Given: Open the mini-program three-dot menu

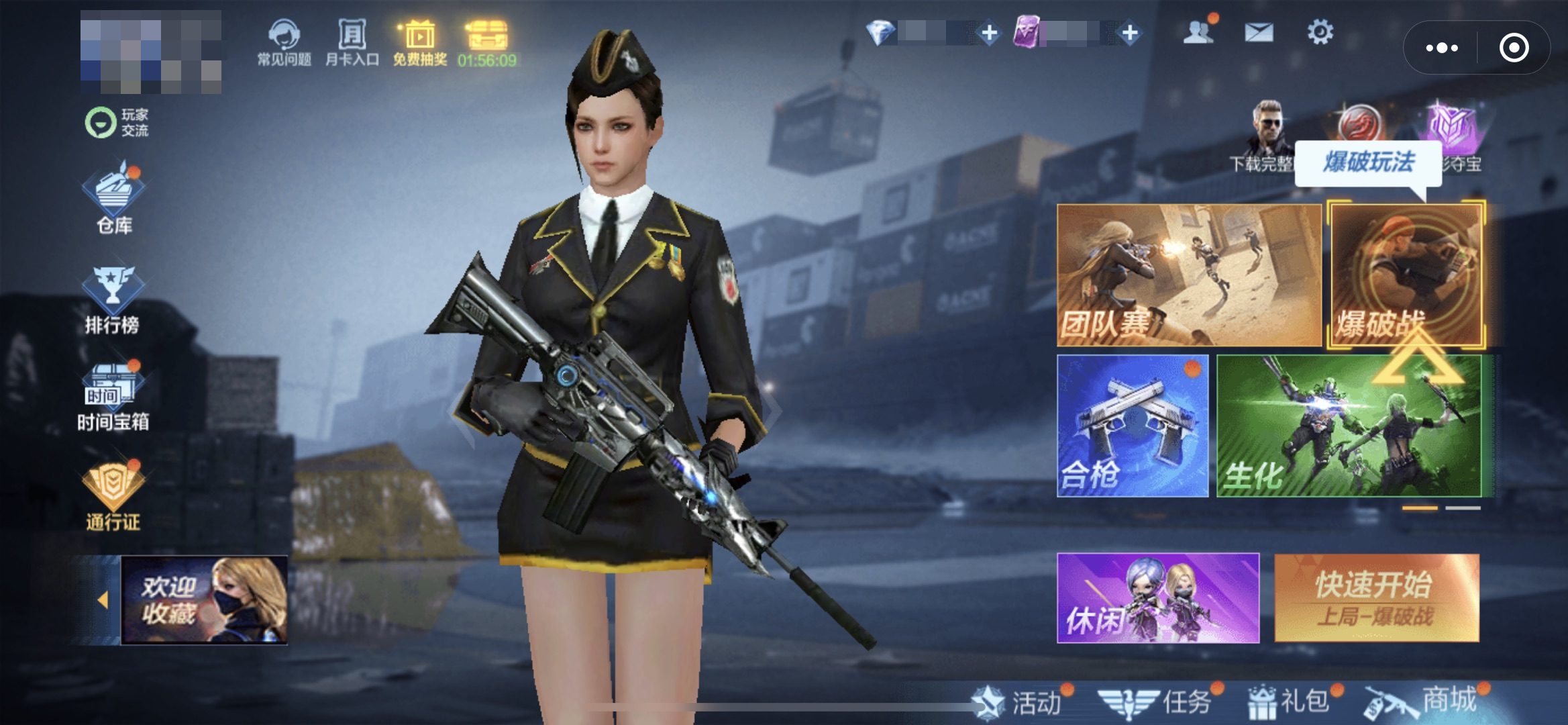Looking at the screenshot, I should coord(1441,48).
